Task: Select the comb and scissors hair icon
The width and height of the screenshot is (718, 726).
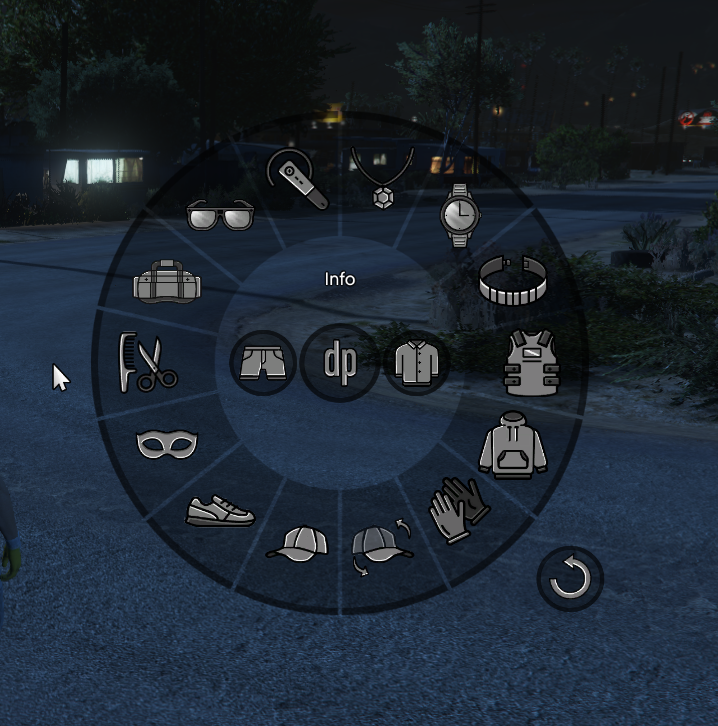Action: [146, 363]
